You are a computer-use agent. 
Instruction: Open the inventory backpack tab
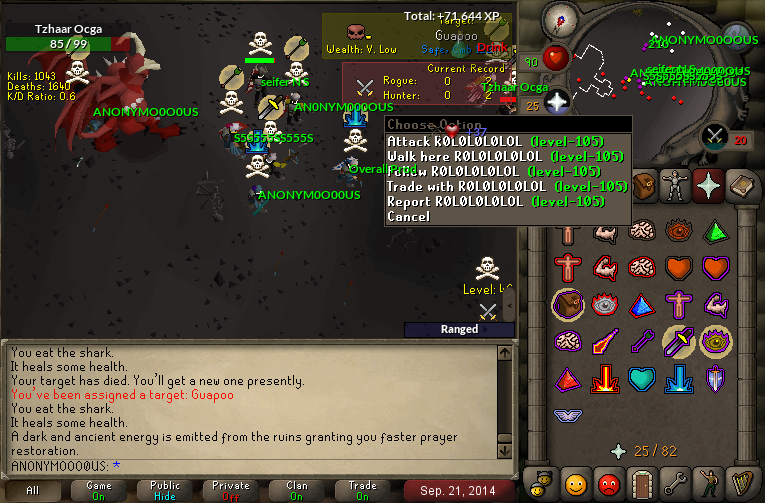[x=642, y=185]
